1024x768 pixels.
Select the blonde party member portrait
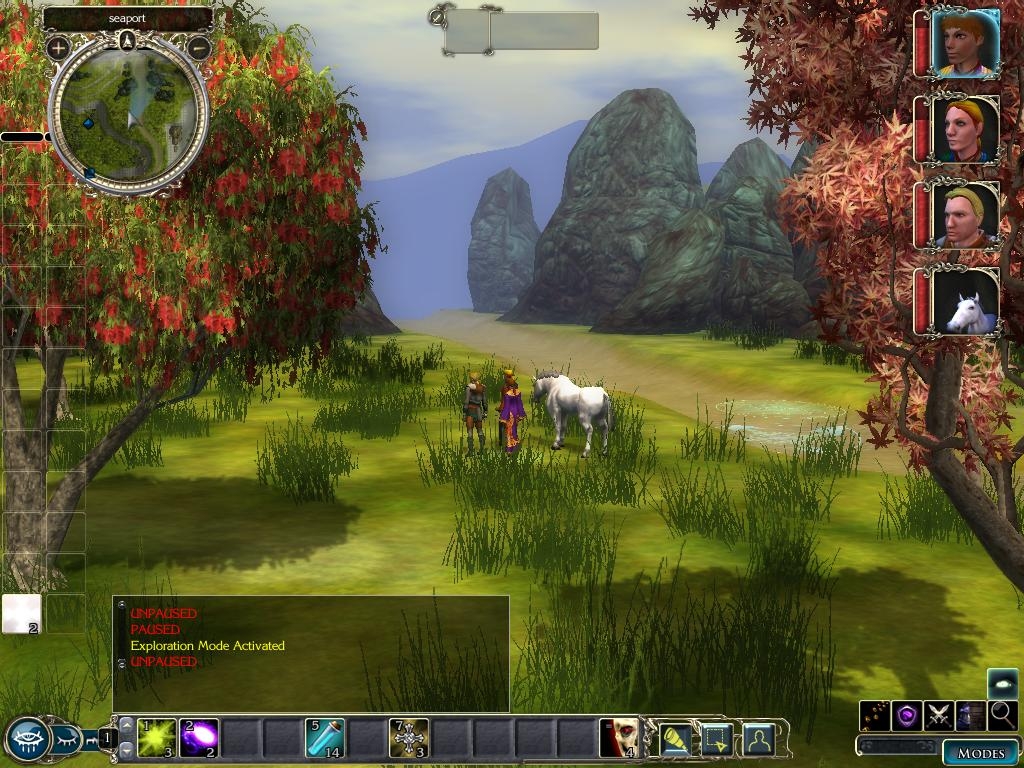click(966, 216)
